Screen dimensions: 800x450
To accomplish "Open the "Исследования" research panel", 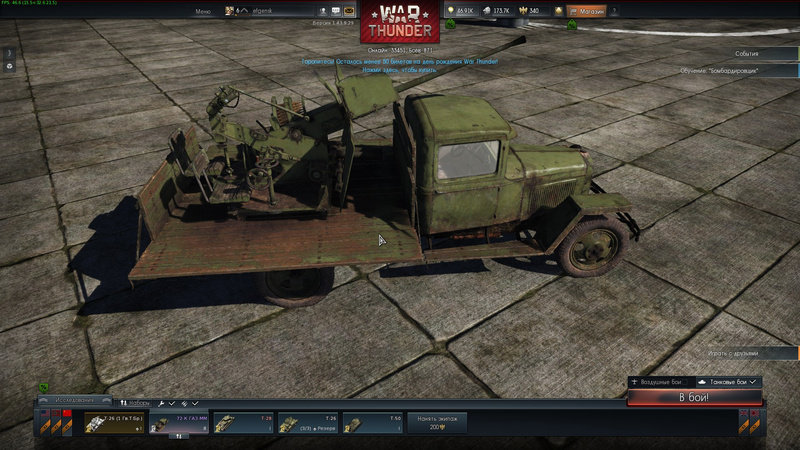I will [x=74, y=402].
